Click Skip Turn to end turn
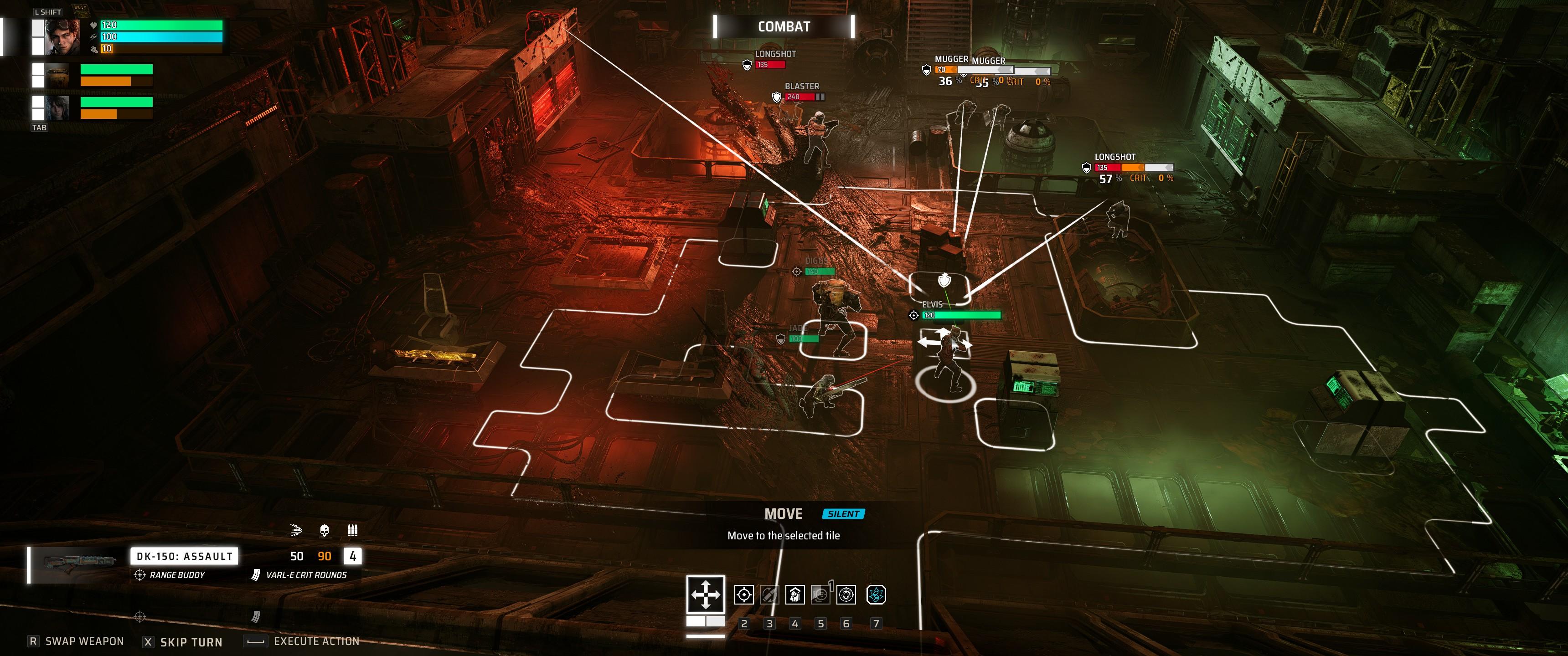 point(191,642)
